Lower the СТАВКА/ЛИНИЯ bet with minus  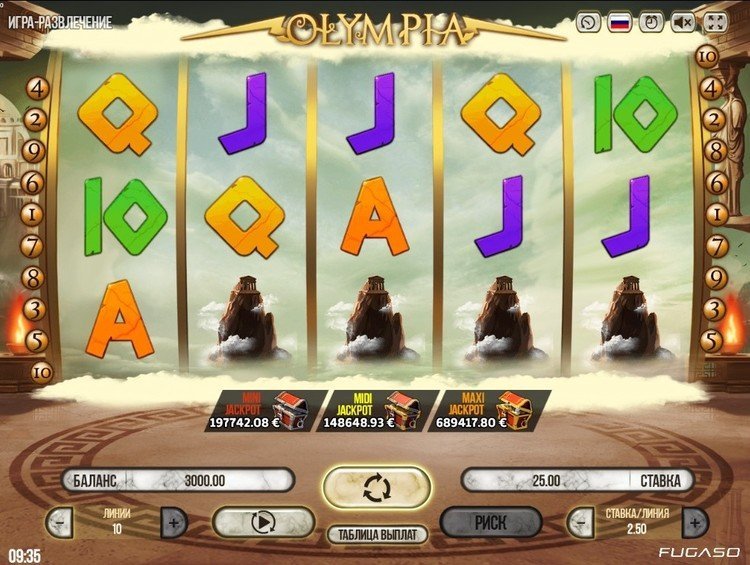pyautogui.click(x=579, y=521)
